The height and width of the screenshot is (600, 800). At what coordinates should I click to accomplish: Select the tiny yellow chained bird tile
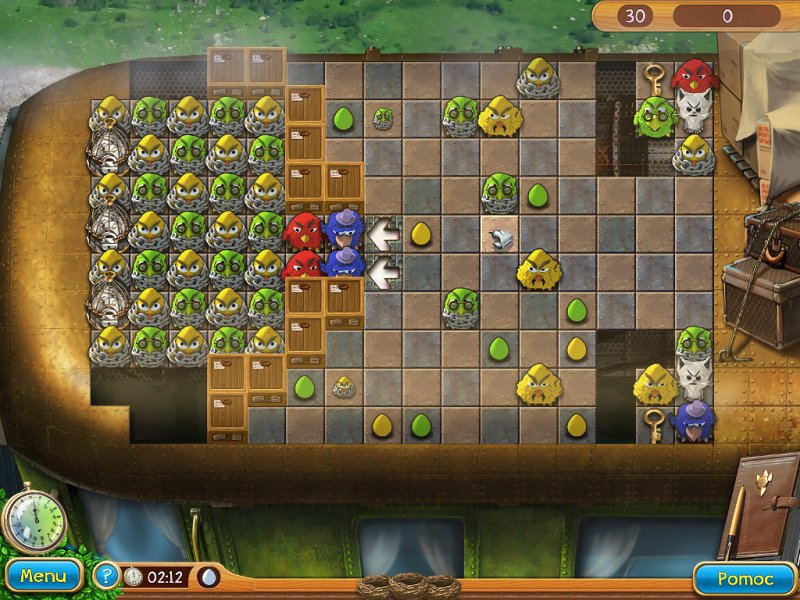point(345,386)
